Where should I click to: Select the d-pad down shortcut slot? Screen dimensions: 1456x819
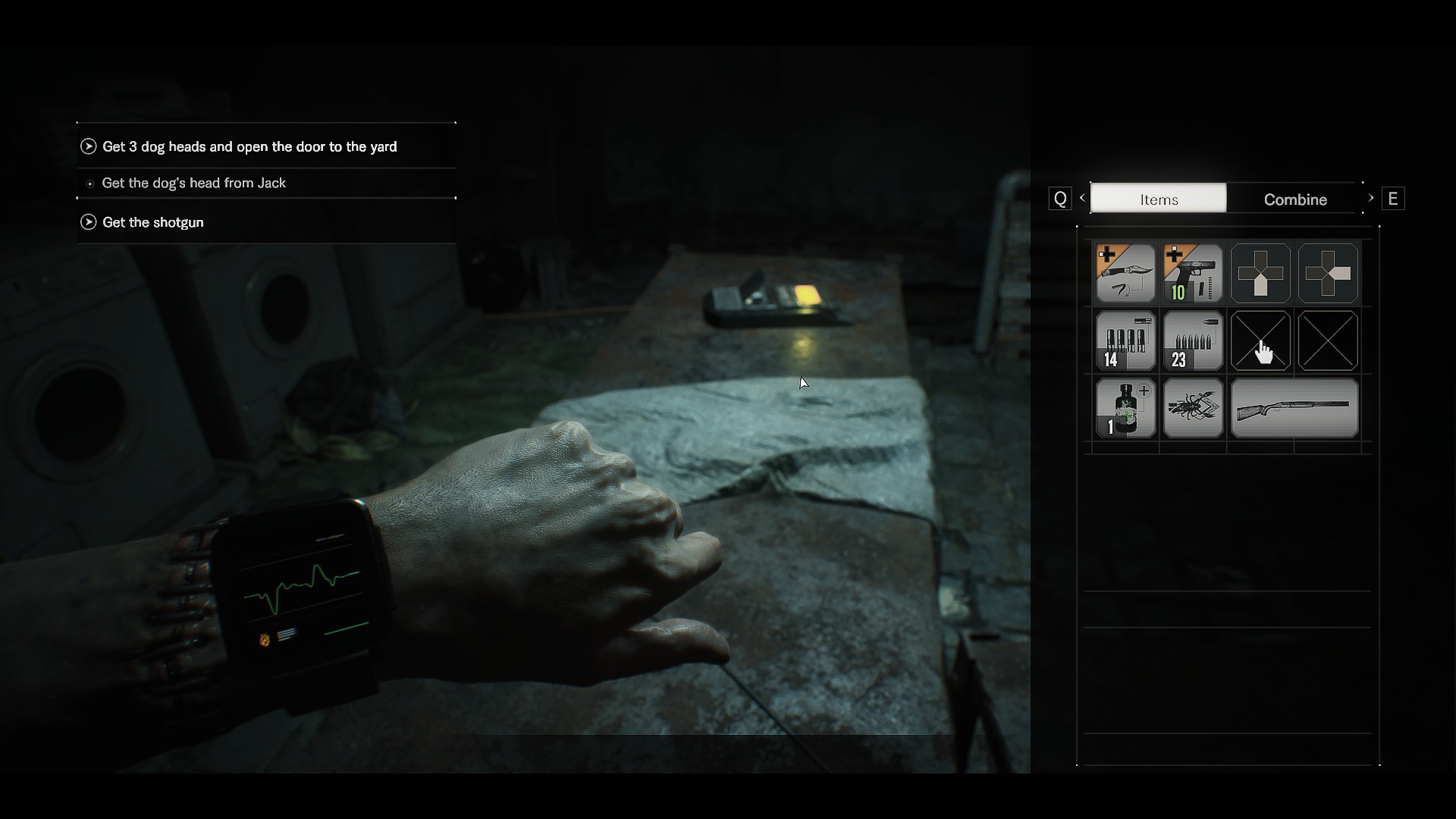[x=1260, y=273]
